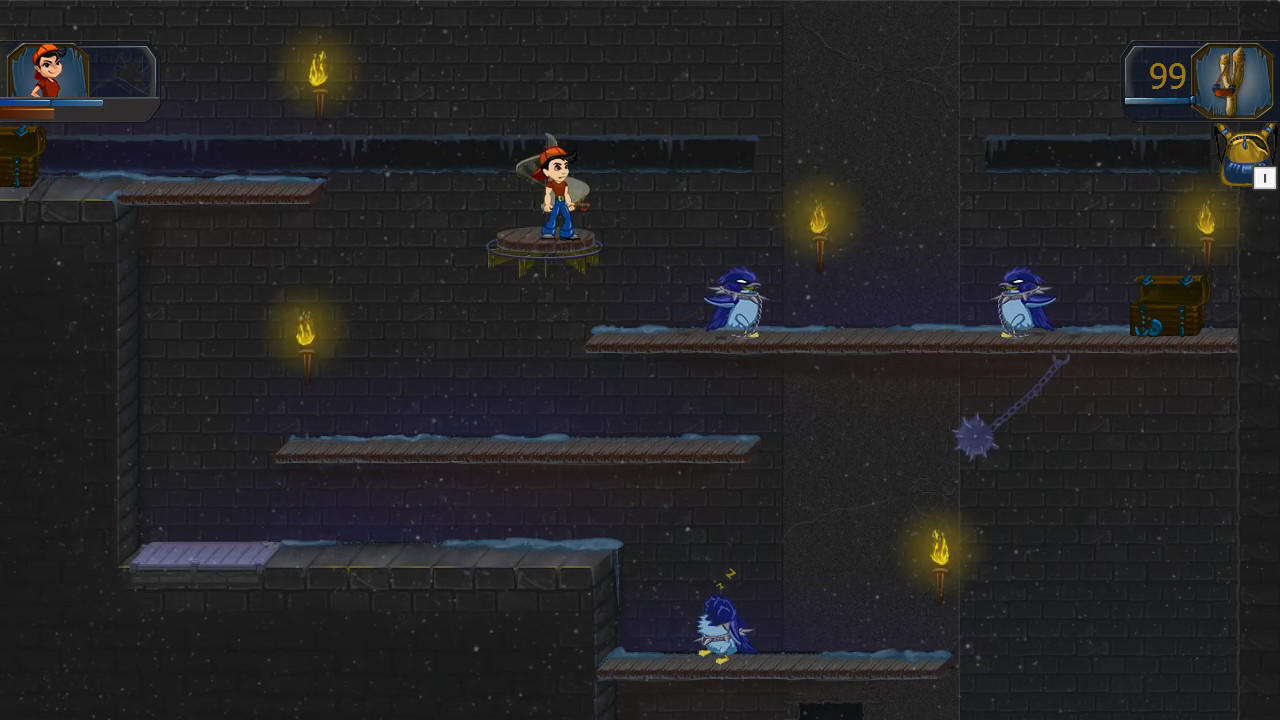Open the treasure chest on the right platform
The width and height of the screenshot is (1280, 720).
coord(1168,305)
